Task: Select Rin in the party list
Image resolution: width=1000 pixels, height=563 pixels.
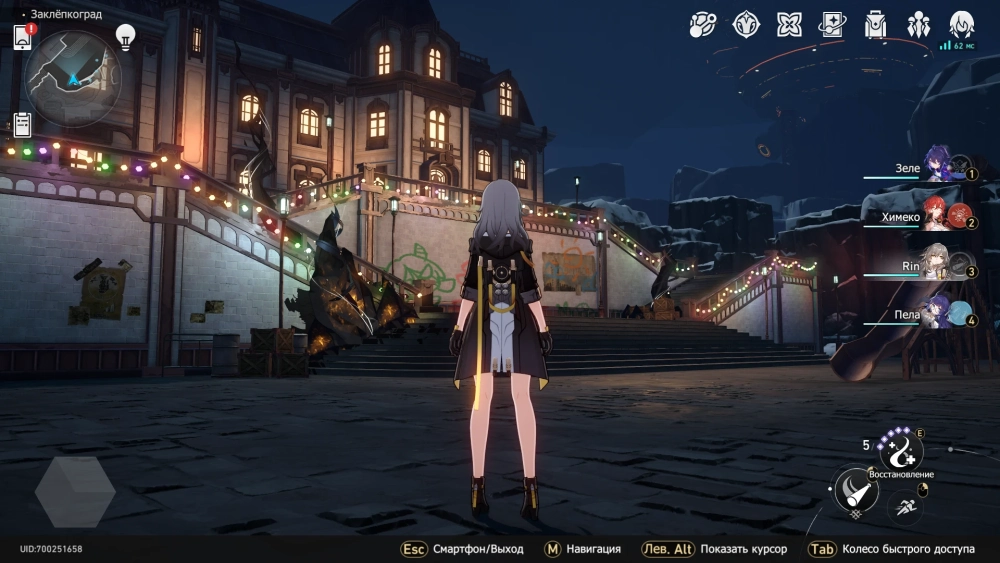Action: coord(940,266)
